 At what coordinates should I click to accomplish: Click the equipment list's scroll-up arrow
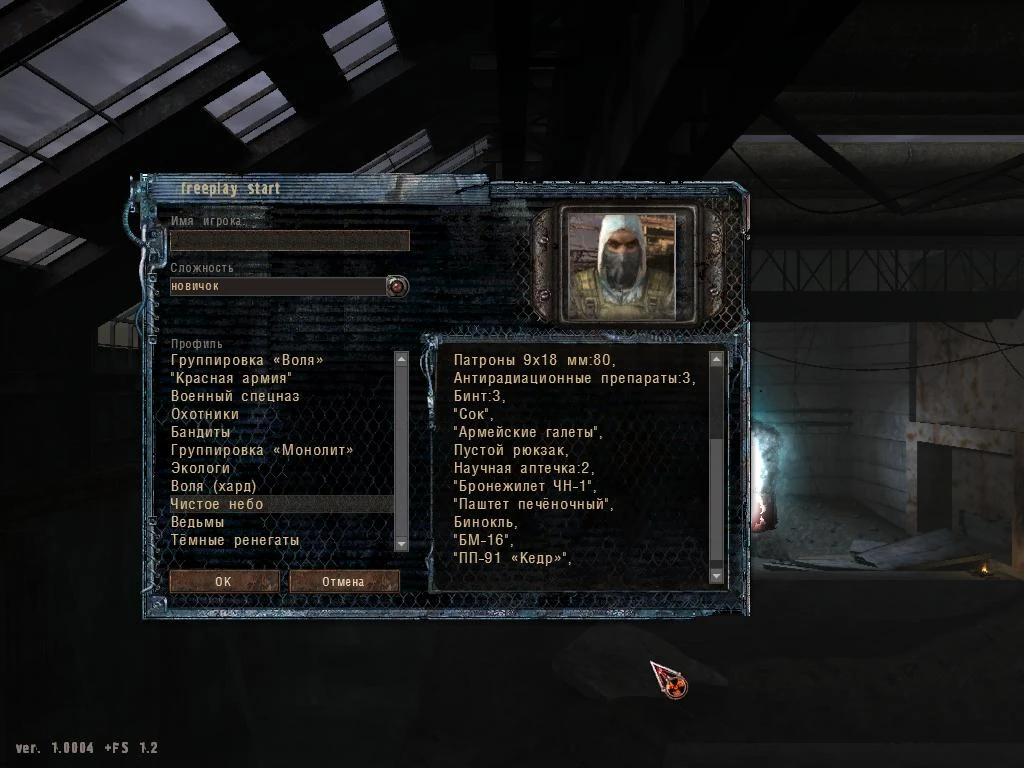716,358
